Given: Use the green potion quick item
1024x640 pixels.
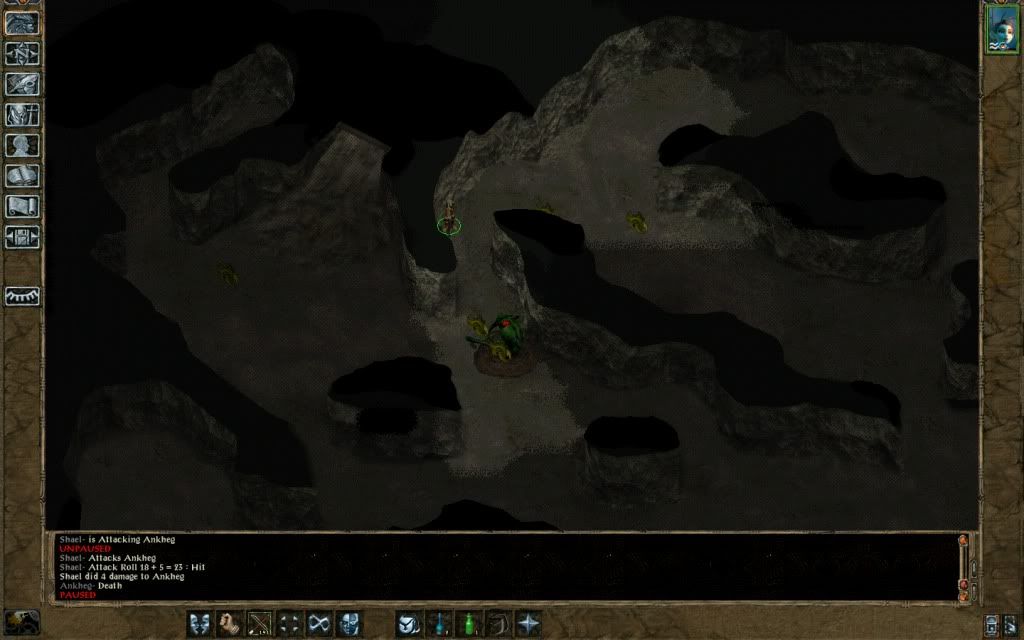Looking at the screenshot, I should tap(467, 623).
